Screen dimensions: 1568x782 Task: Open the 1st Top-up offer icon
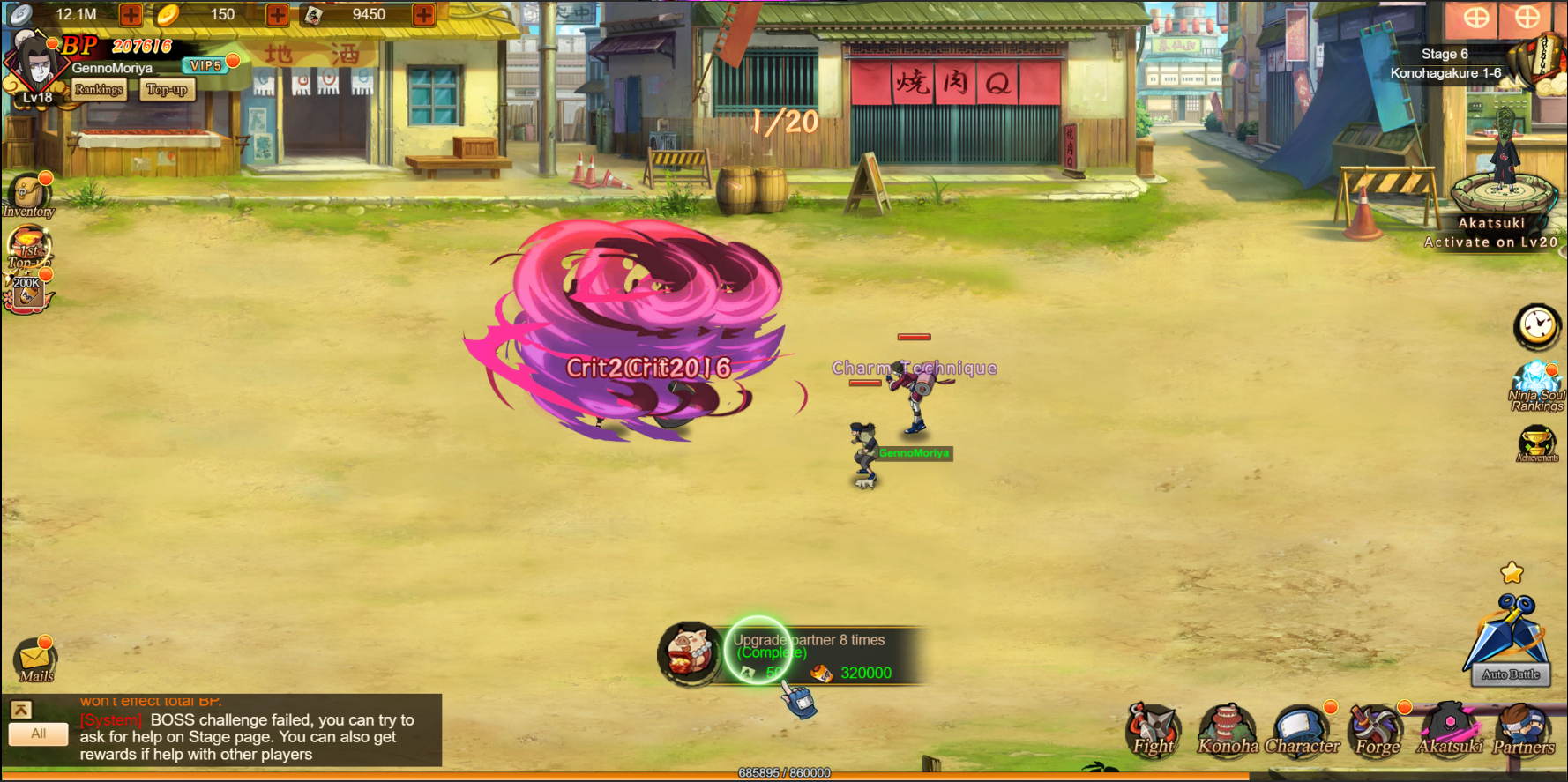pyautogui.click(x=28, y=247)
